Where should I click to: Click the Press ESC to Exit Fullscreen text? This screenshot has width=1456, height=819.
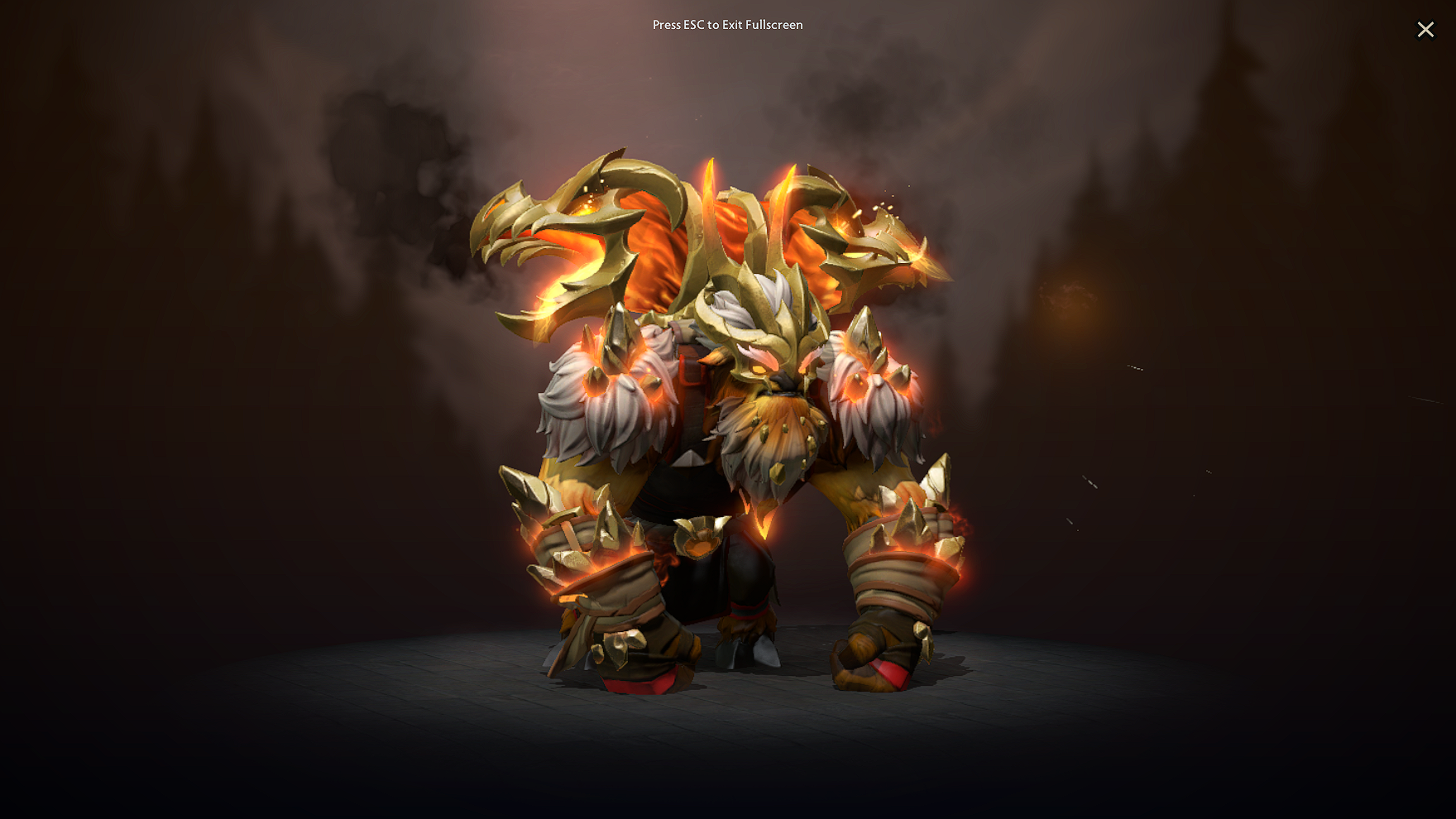click(727, 25)
